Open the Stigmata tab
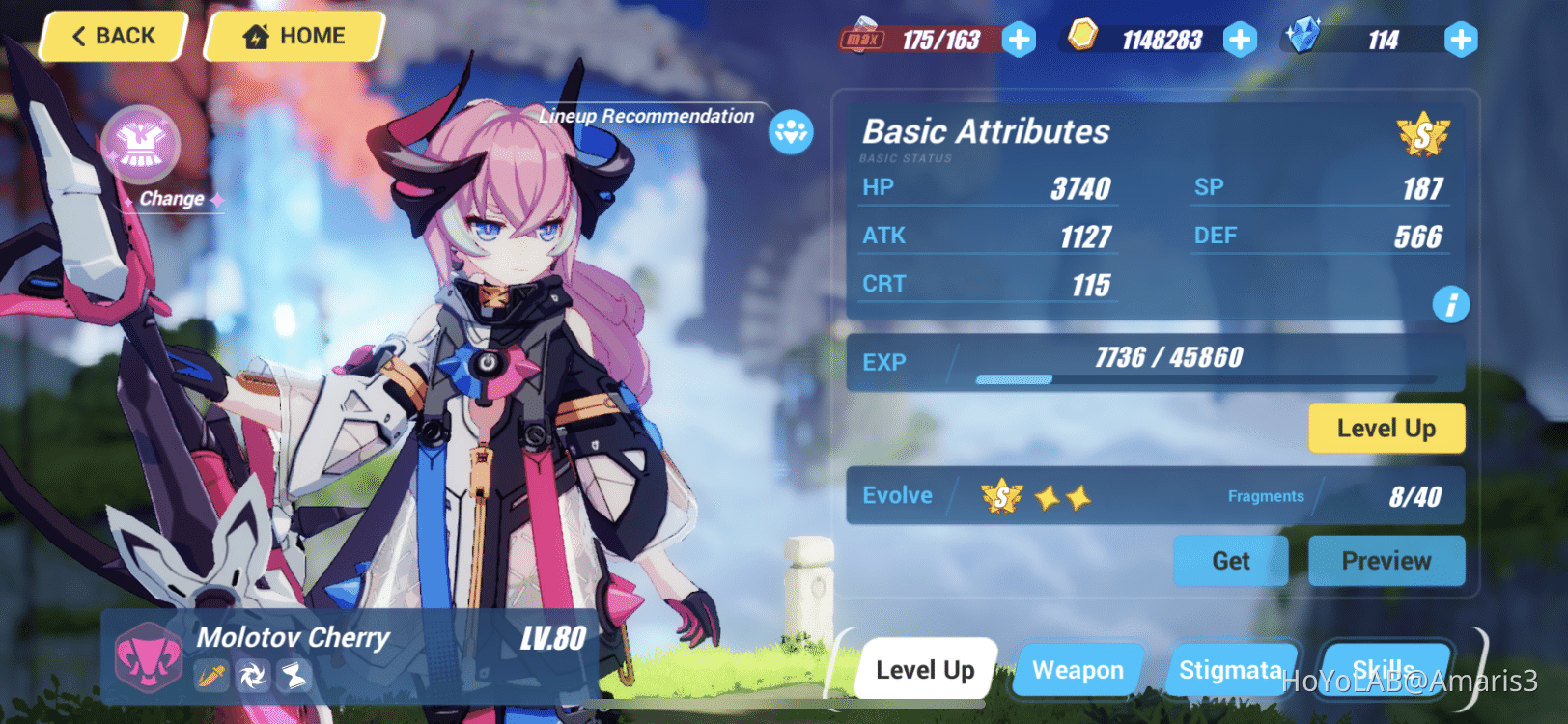 (1232, 669)
